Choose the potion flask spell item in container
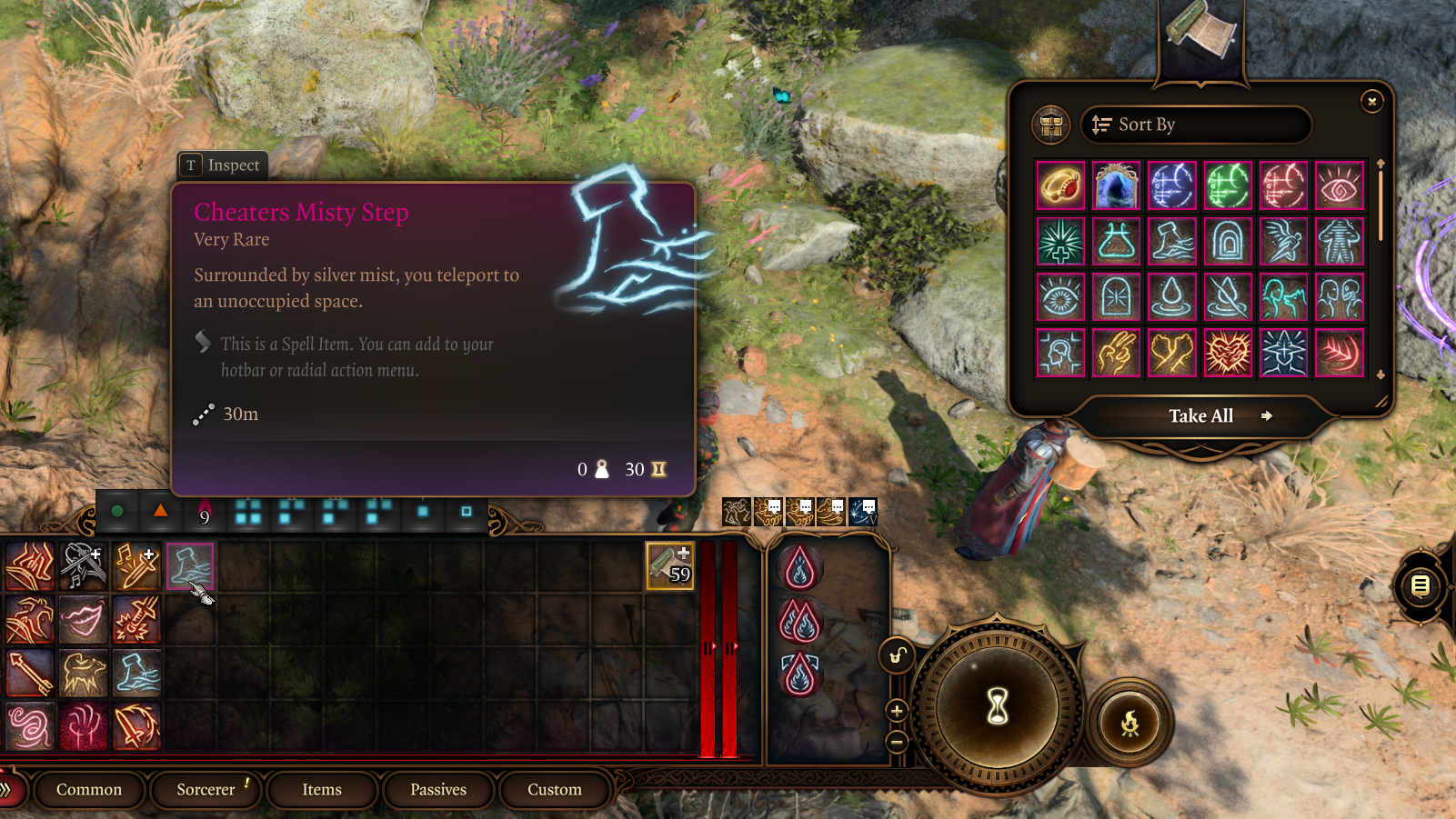1456x819 pixels. point(1116,242)
